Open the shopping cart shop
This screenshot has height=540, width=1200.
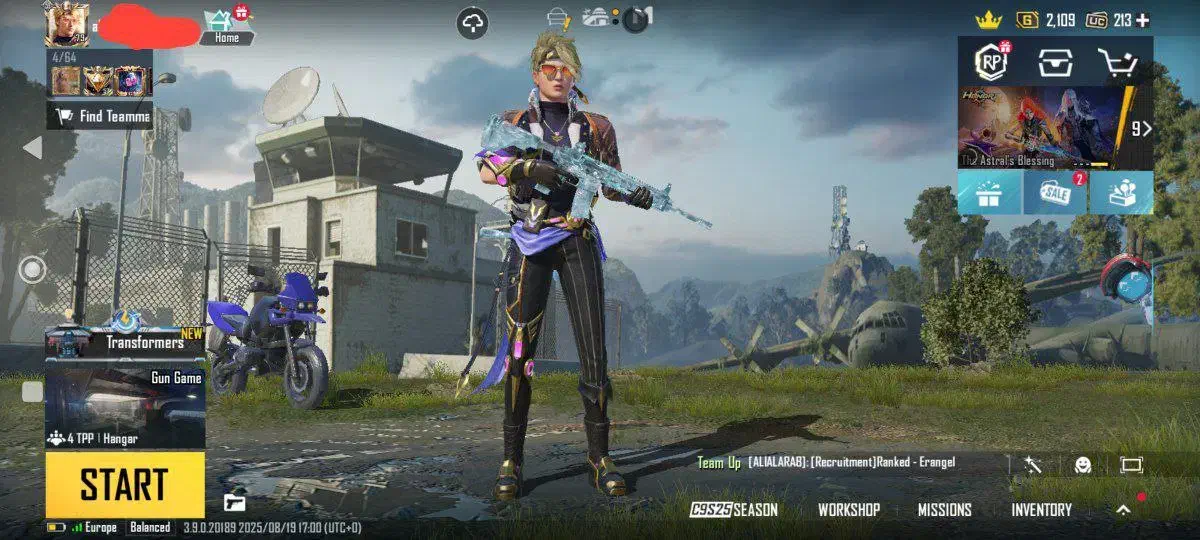pos(1117,62)
